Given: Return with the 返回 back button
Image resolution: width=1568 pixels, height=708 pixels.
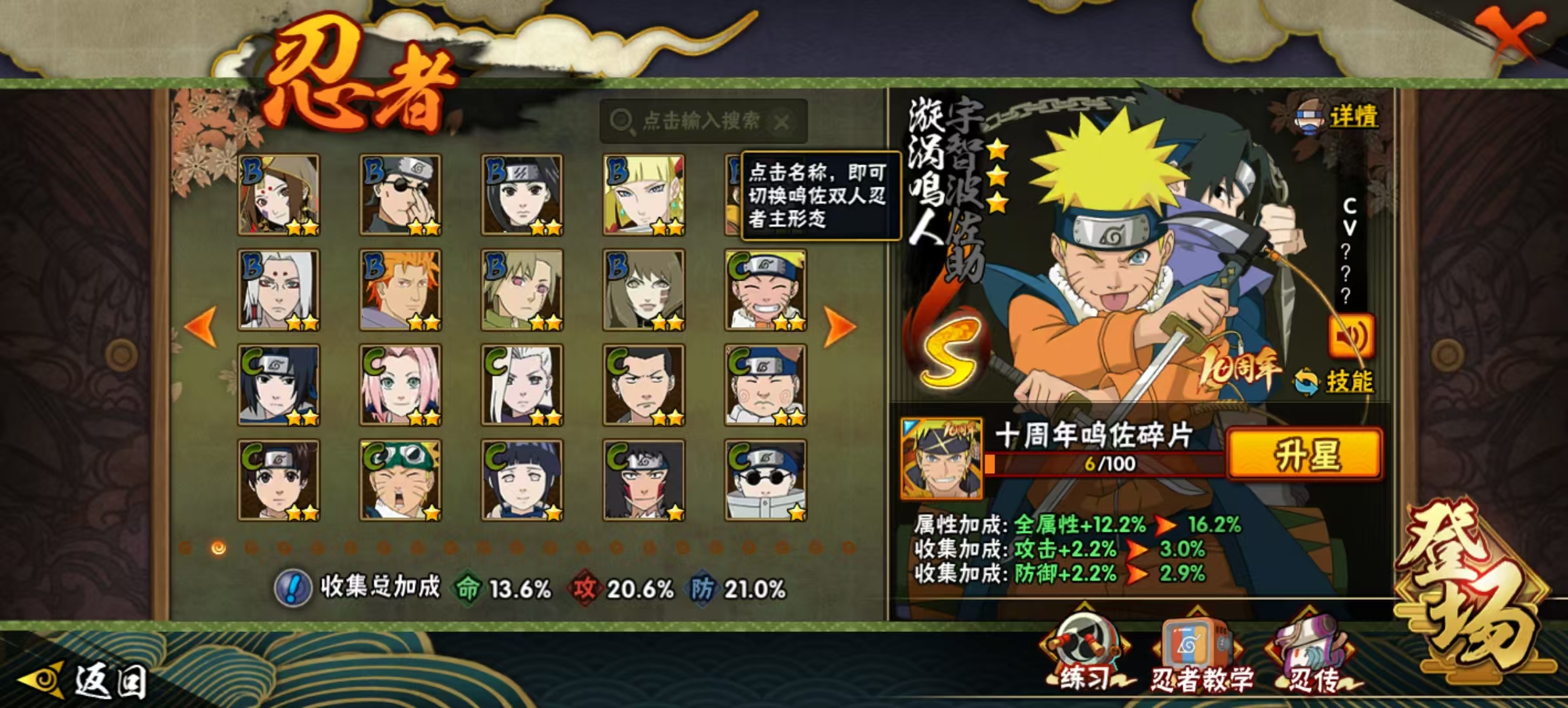Looking at the screenshot, I should (85, 680).
